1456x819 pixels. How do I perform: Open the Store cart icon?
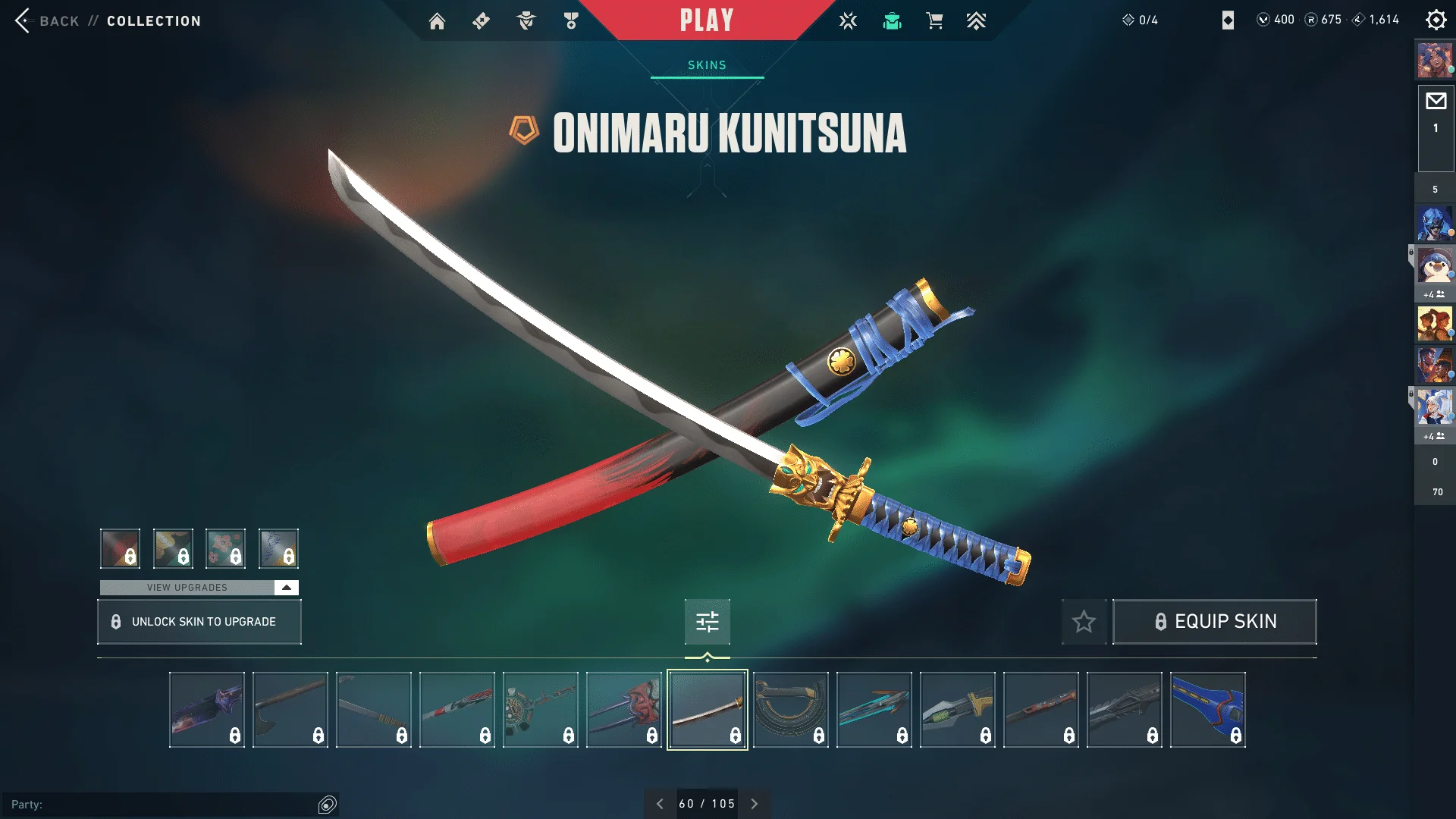pyautogui.click(x=934, y=20)
